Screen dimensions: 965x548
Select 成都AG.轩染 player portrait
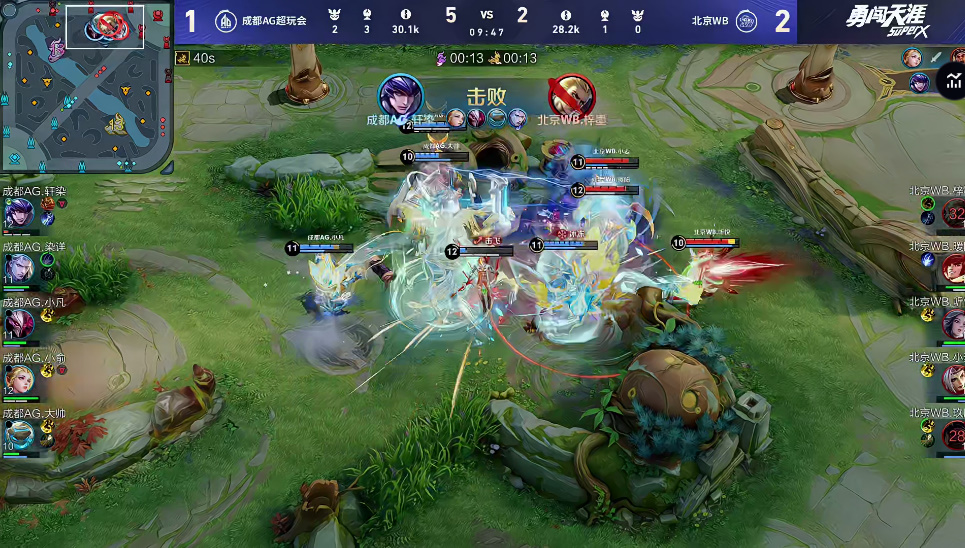pos(17,214)
